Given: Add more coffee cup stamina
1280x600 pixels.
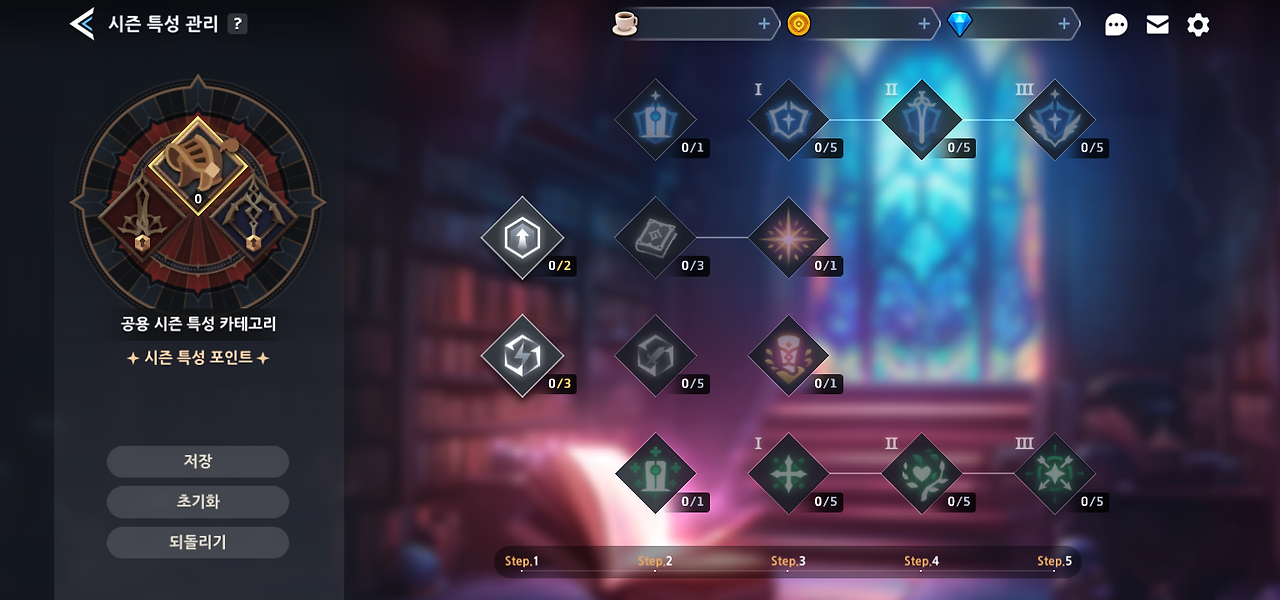Looking at the screenshot, I should [x=764, y=24].
